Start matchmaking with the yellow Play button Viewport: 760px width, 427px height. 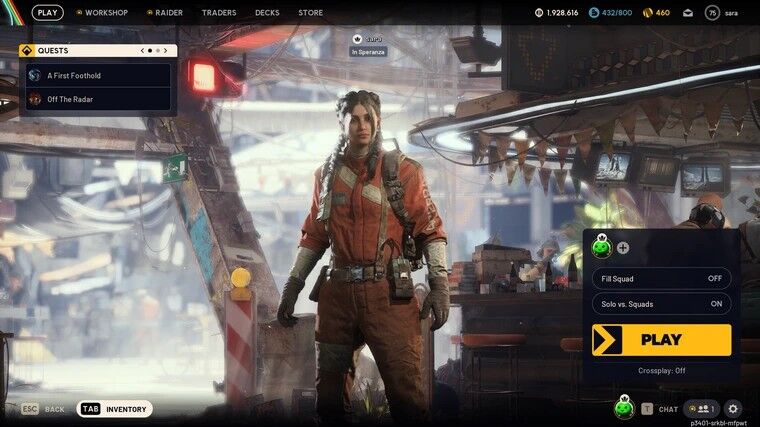coord(661,340)
